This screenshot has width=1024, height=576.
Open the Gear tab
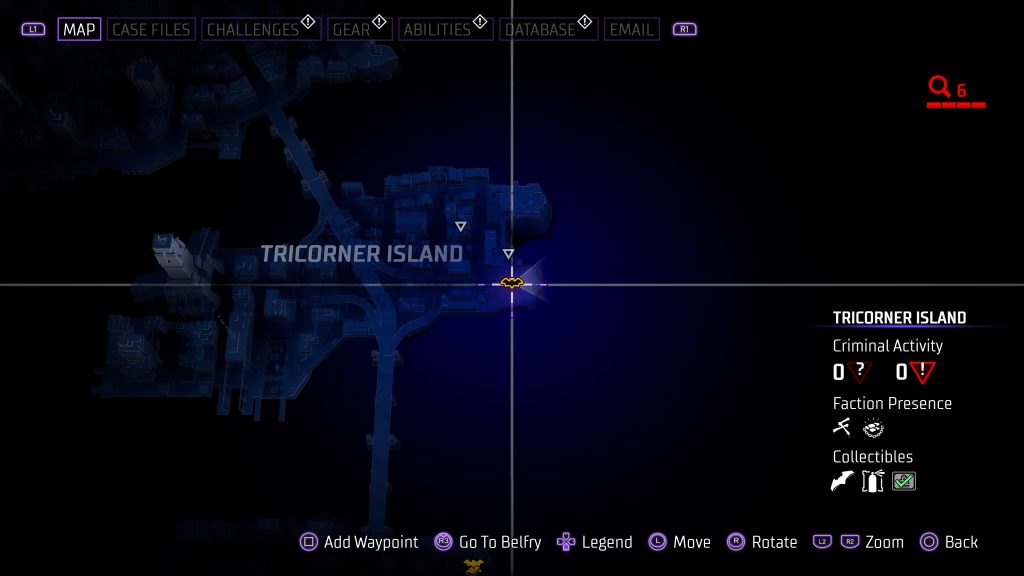coord(352,29)
